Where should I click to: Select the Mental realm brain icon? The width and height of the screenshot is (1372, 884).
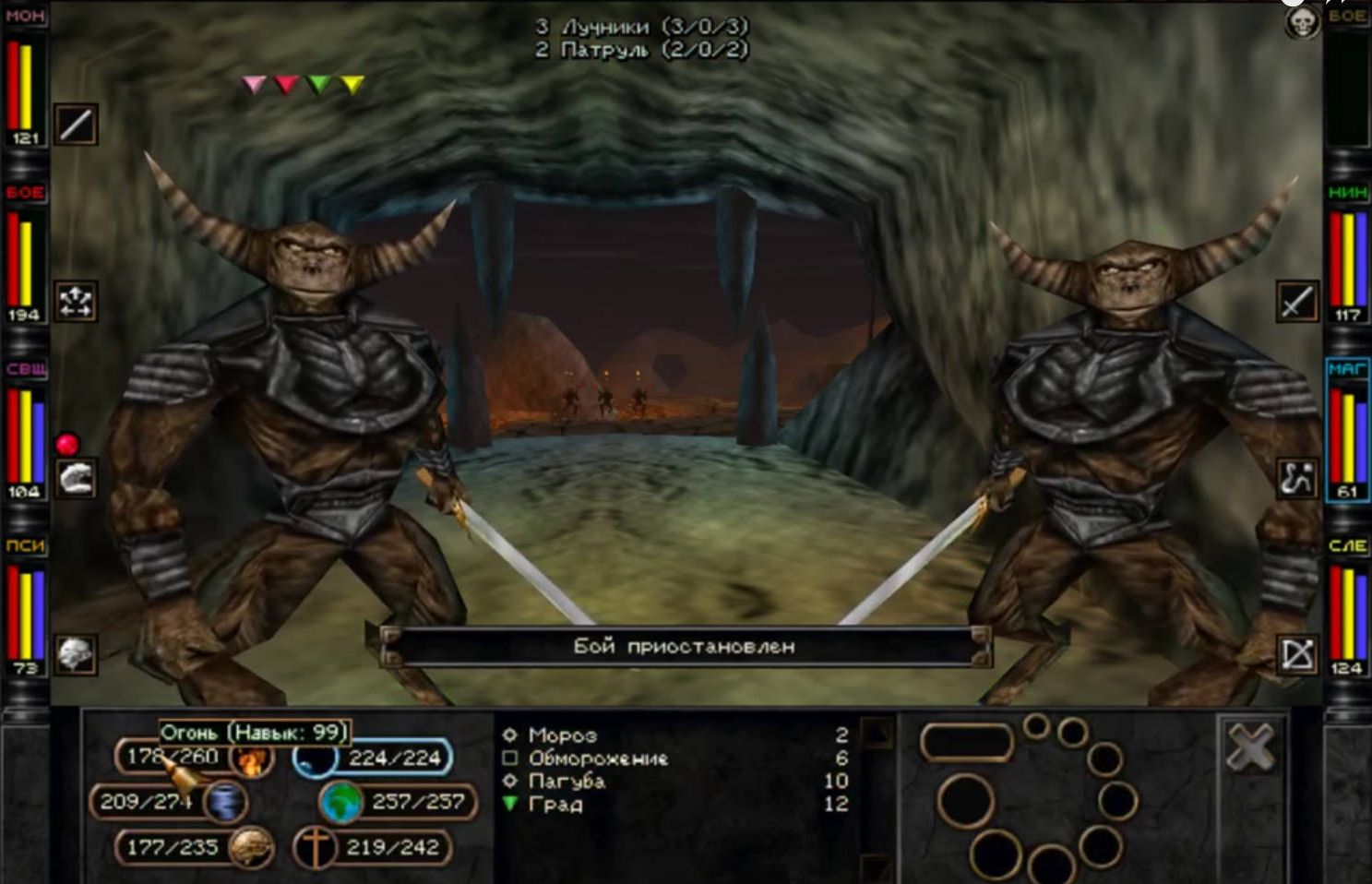coord(250,847)
